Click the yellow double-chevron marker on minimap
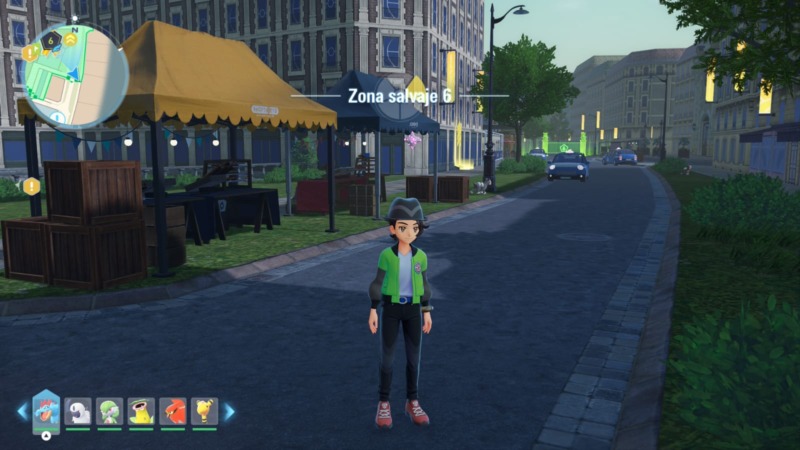The image size is (800, 450). [71, 39]
